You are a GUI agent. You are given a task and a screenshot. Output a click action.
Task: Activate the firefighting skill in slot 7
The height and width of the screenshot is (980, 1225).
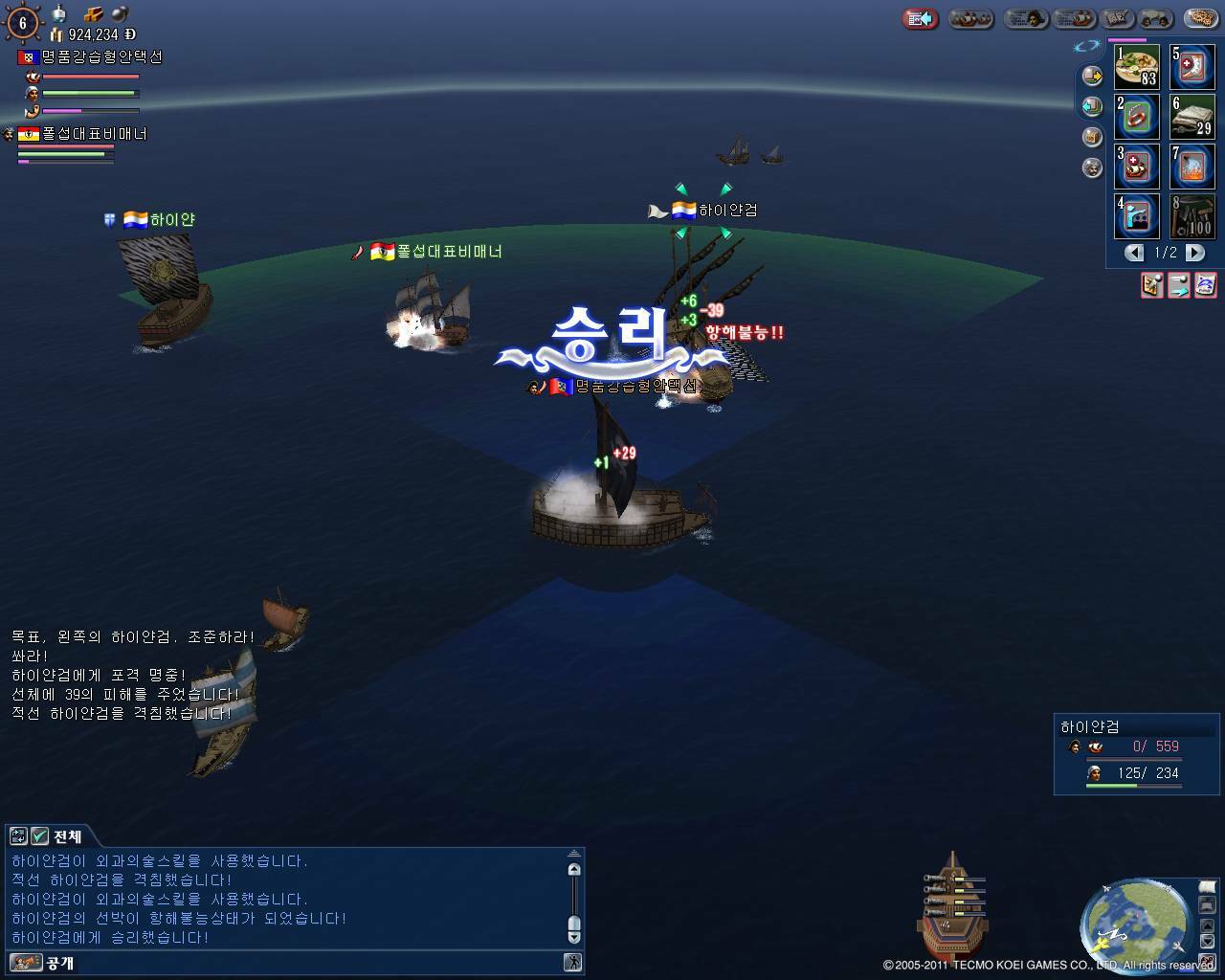[1192, 167]
